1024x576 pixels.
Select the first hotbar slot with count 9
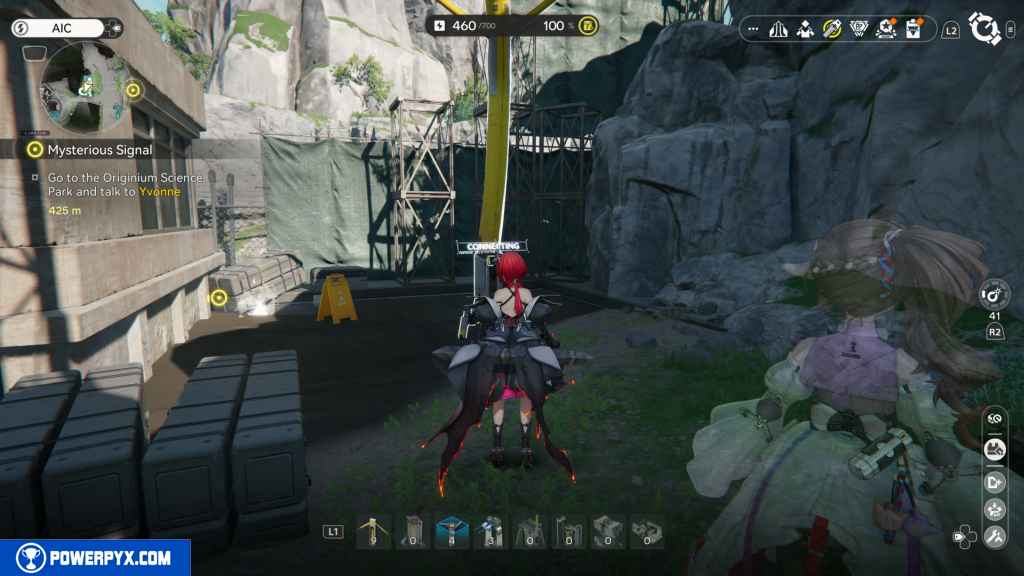373,532
